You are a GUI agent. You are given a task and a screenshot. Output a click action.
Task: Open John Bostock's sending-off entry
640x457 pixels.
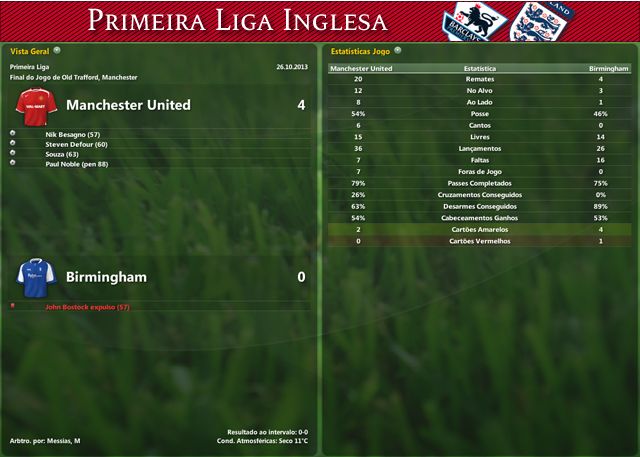(x=88, y=307)
